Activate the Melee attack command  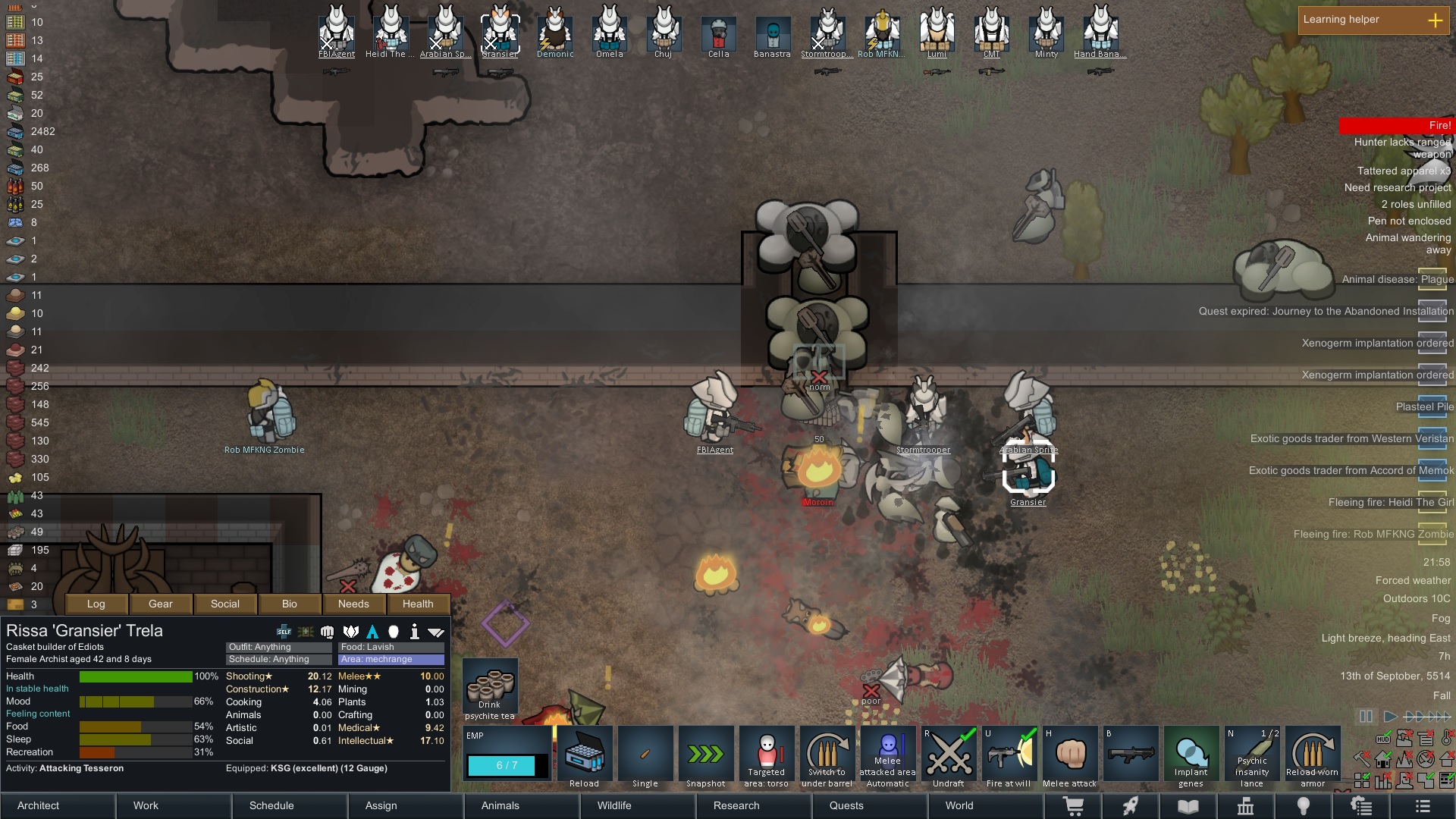click(1069, 757)
